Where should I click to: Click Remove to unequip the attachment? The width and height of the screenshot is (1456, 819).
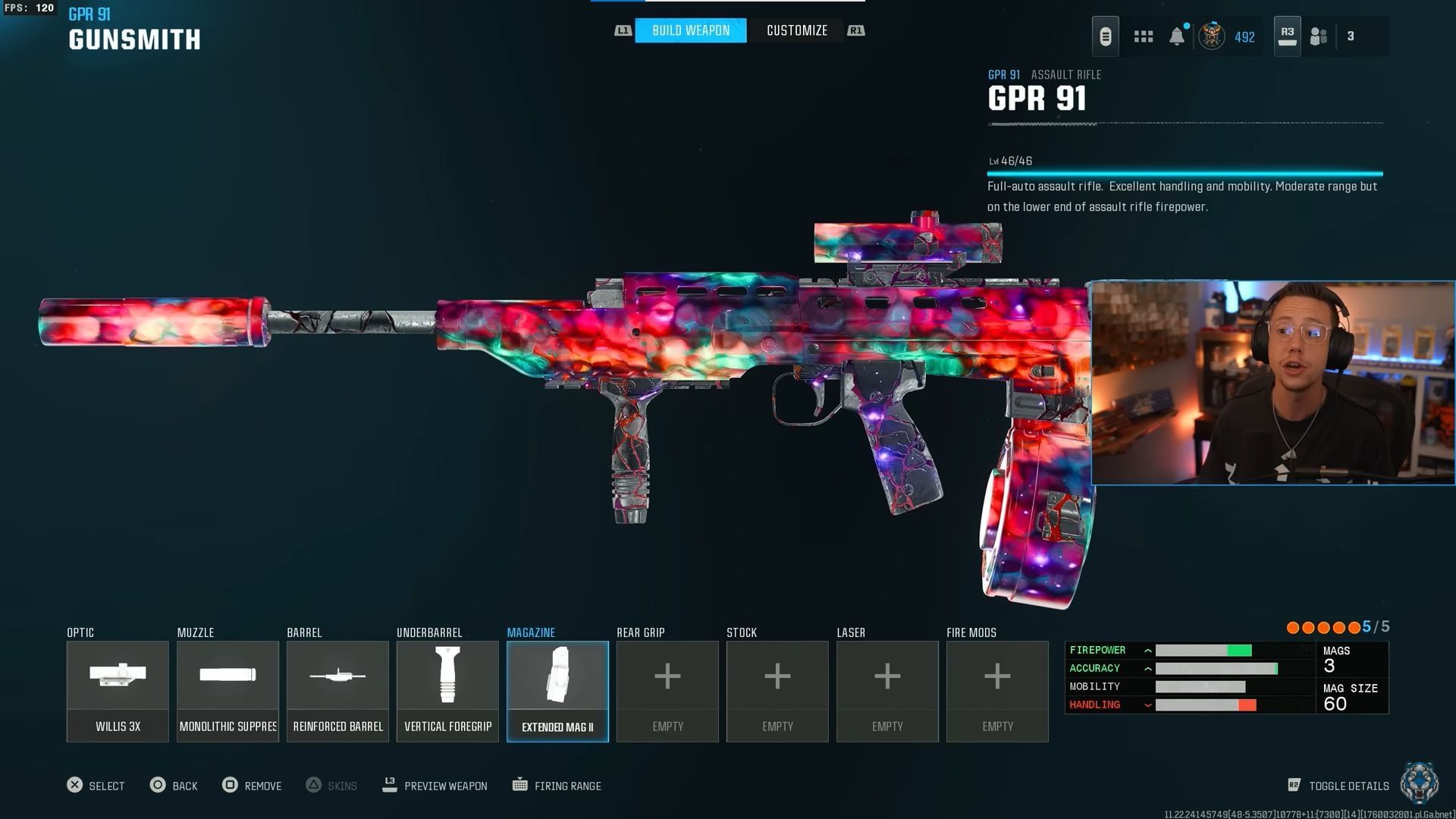coord(252,786)
